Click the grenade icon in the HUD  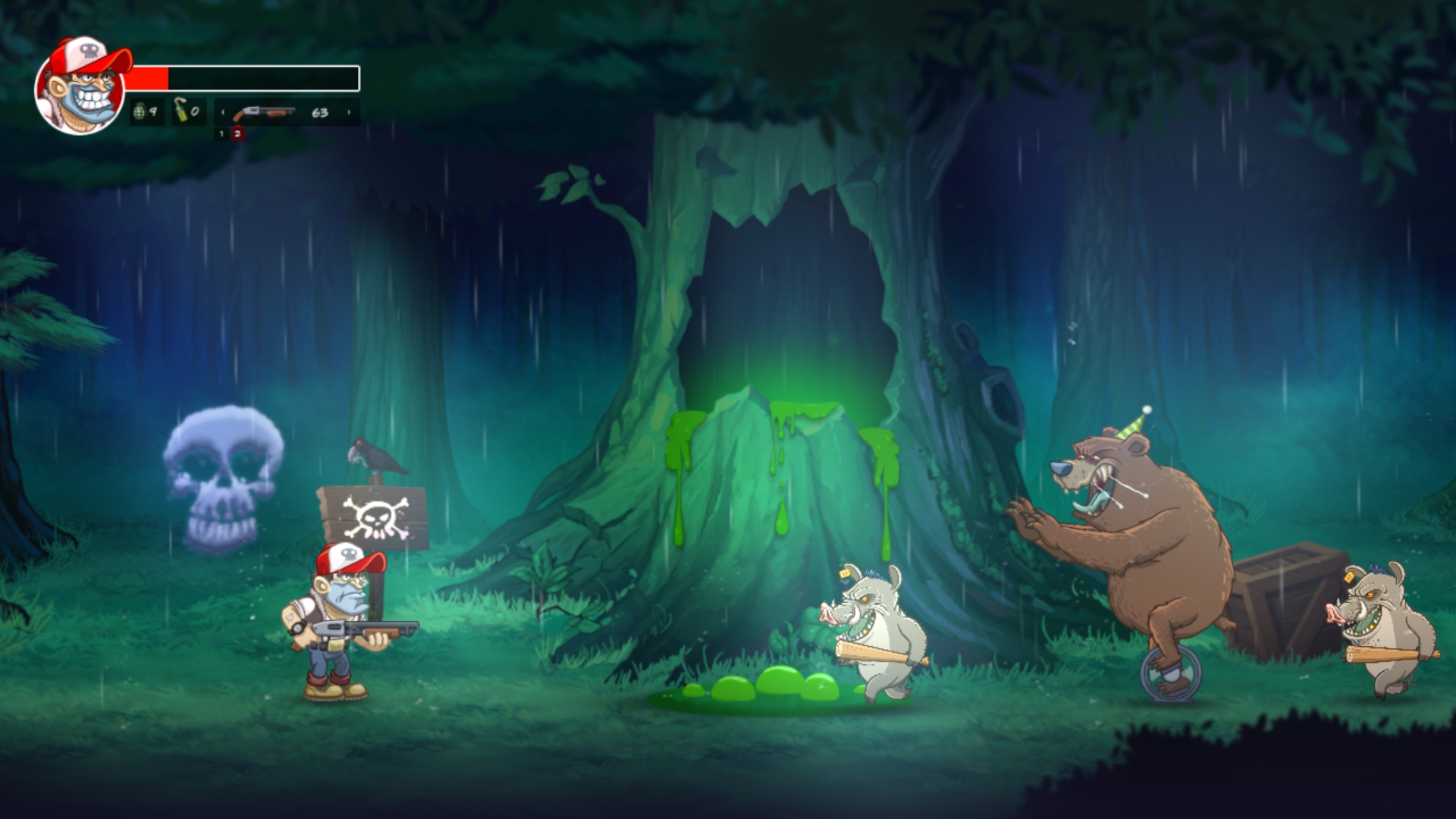tap(140, 112)
